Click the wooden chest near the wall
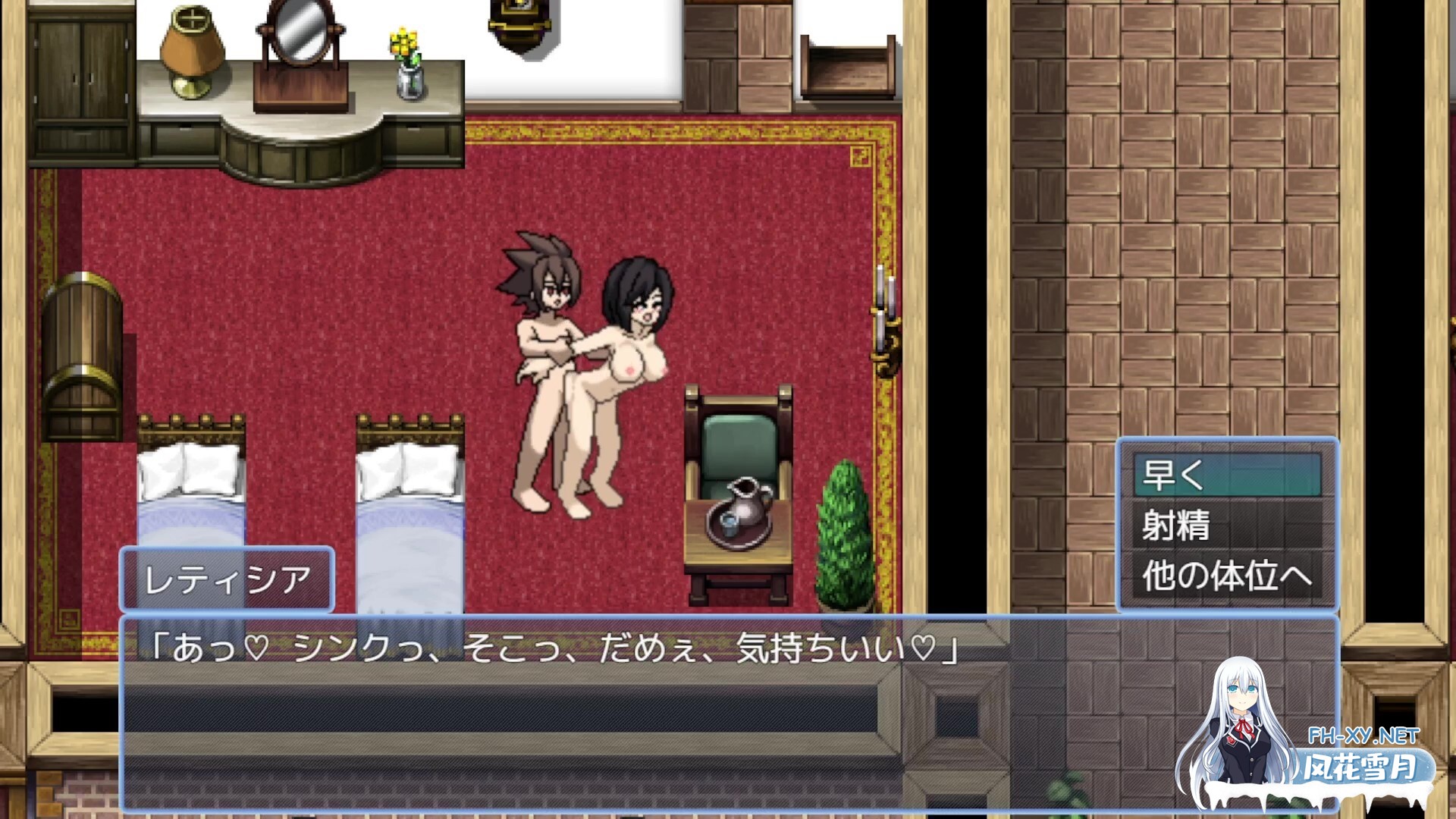Image resolution: width=1456 pixels, height=819 pixels. (83, 356)
